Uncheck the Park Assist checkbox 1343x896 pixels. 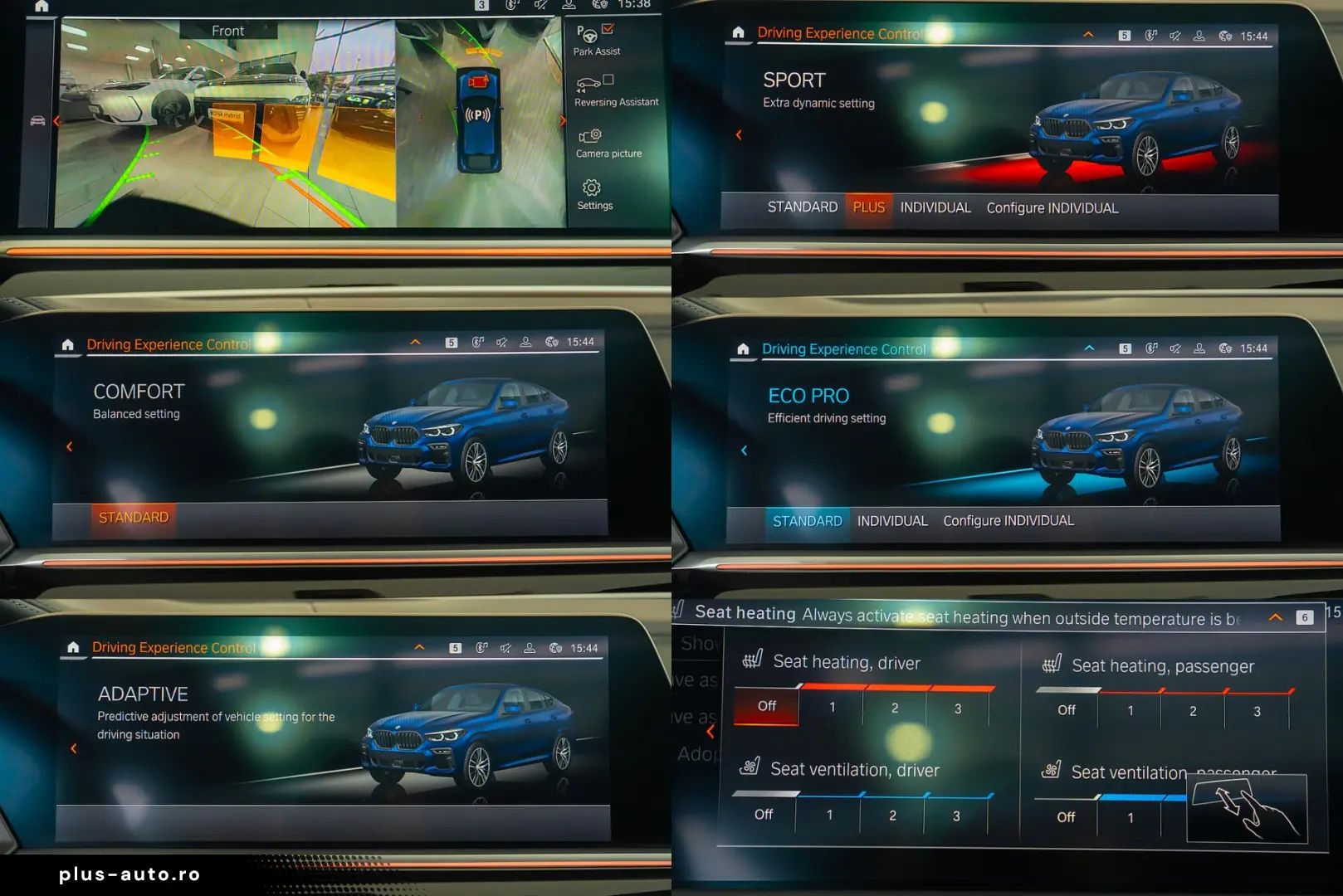pos(608,28)
